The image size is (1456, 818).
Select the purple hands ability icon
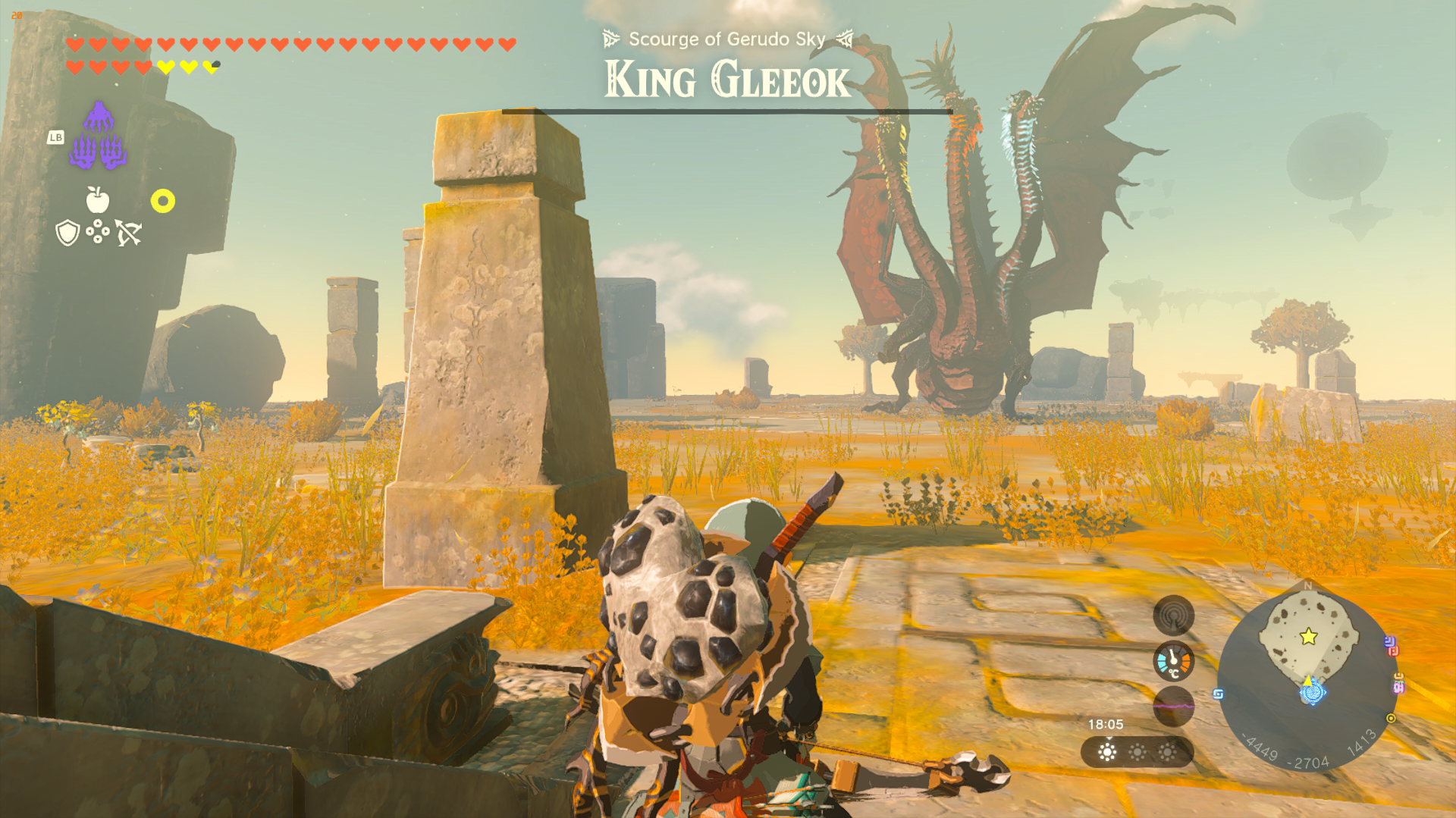point(98,136)
